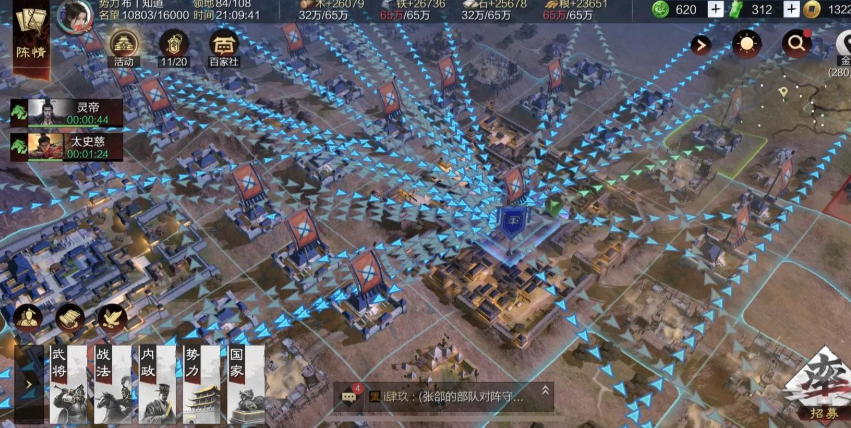This screenshot has width=851, height=428.
Task: Select the 灵帝 army march entry
Action: [x=67, y=113]
